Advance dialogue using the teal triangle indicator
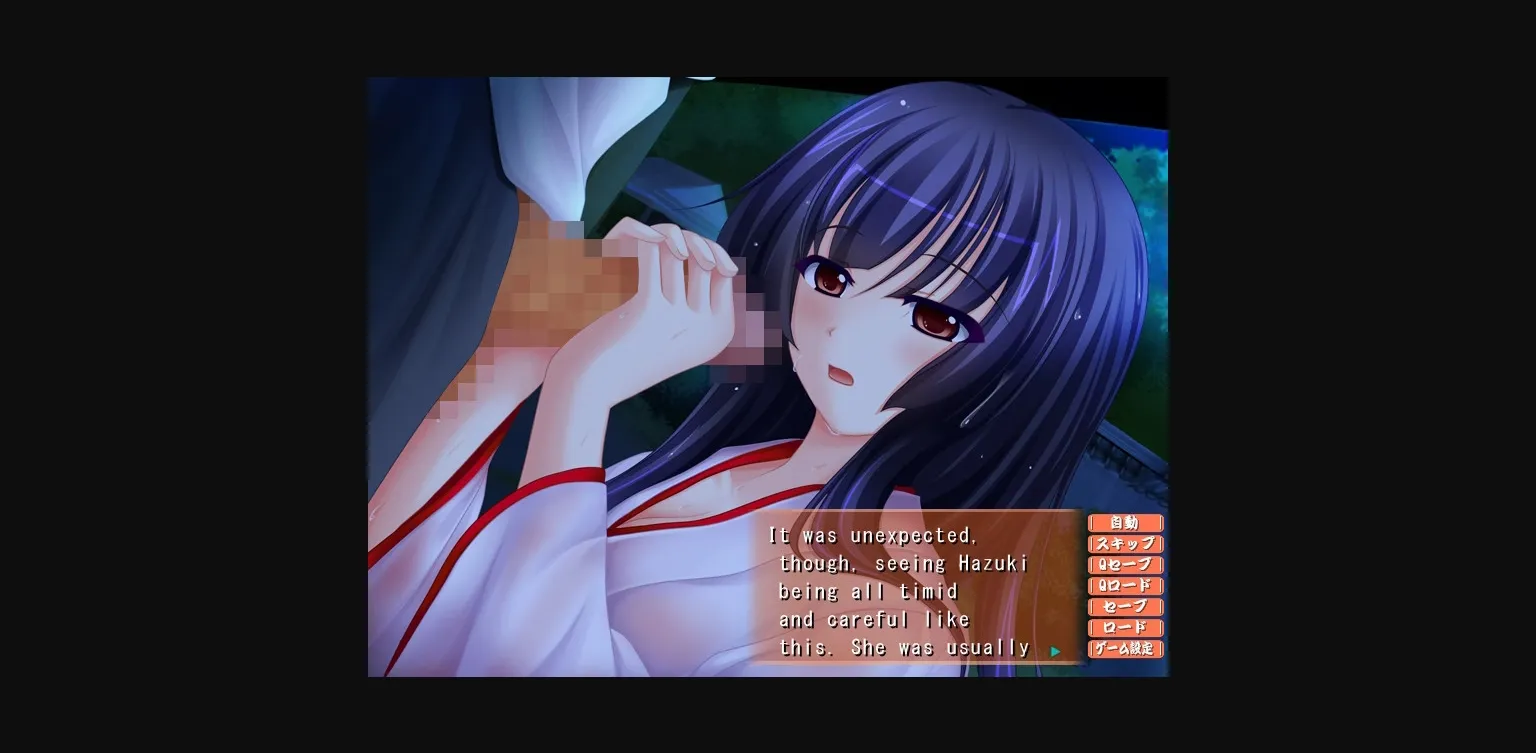Screen dimensions: 1536x753 click(x=1056, y=650)
